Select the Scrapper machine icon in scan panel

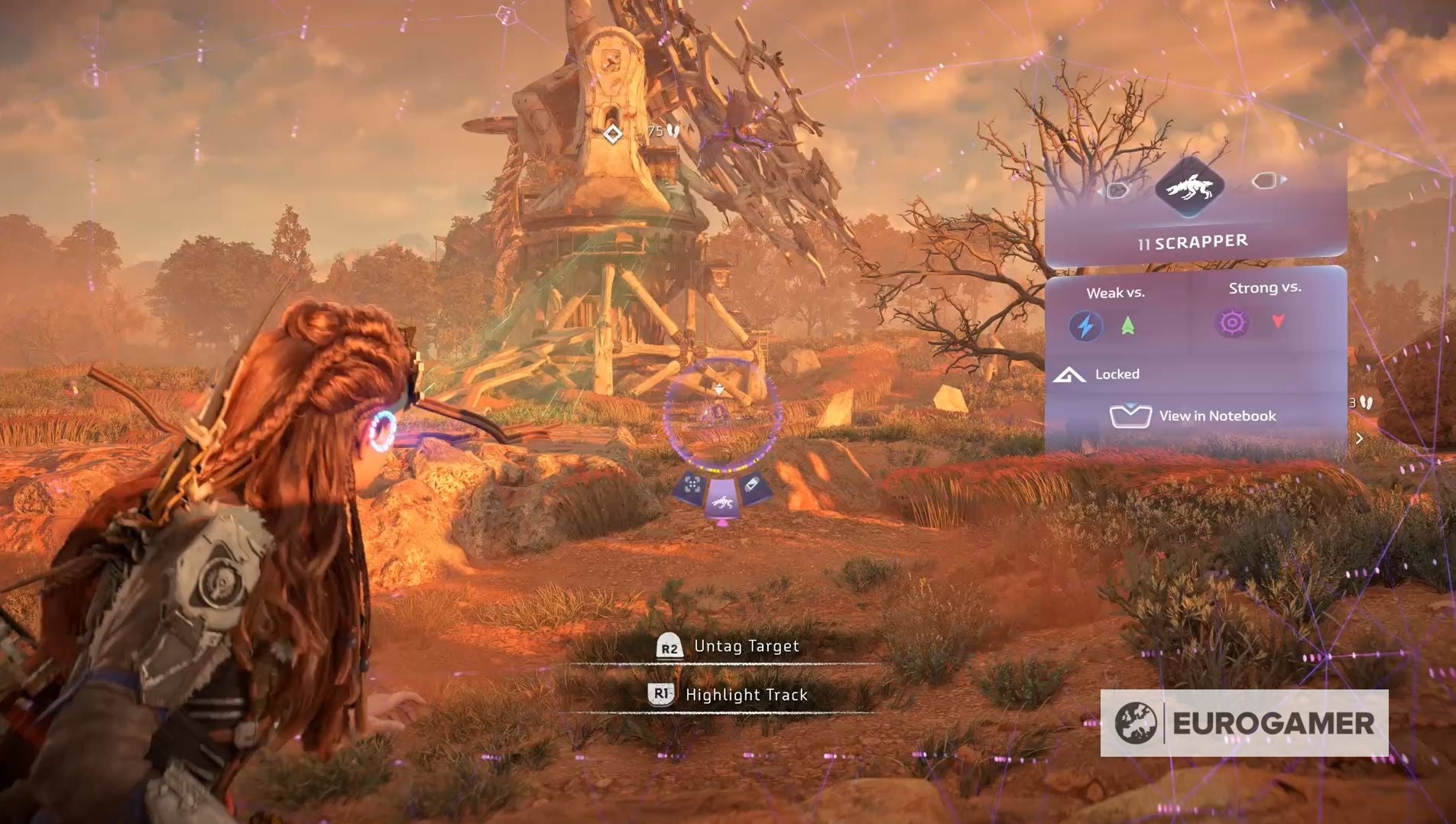(1189, 187)
